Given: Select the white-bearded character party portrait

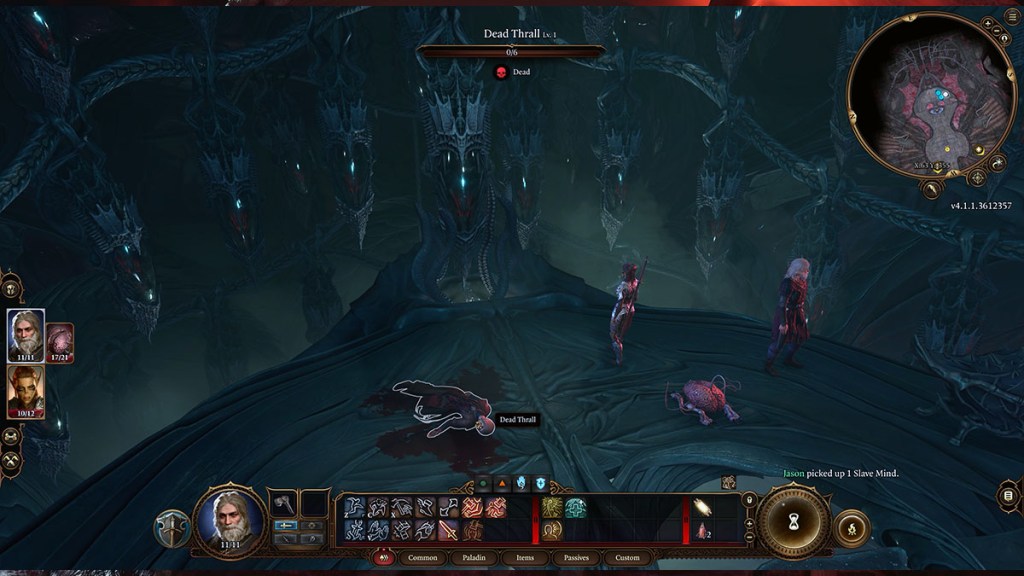Looking at the screenshot, I should 26,335.
